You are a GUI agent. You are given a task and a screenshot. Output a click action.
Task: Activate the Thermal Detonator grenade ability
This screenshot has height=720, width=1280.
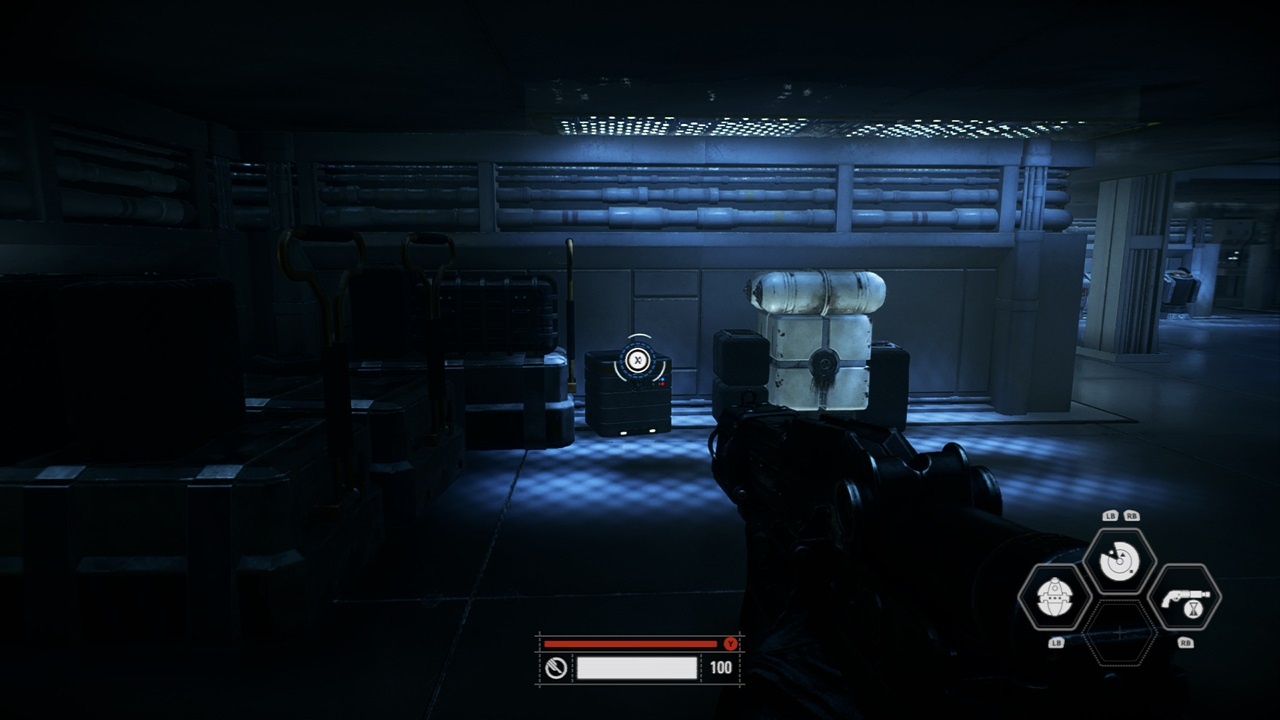[x=1053, y=597]
